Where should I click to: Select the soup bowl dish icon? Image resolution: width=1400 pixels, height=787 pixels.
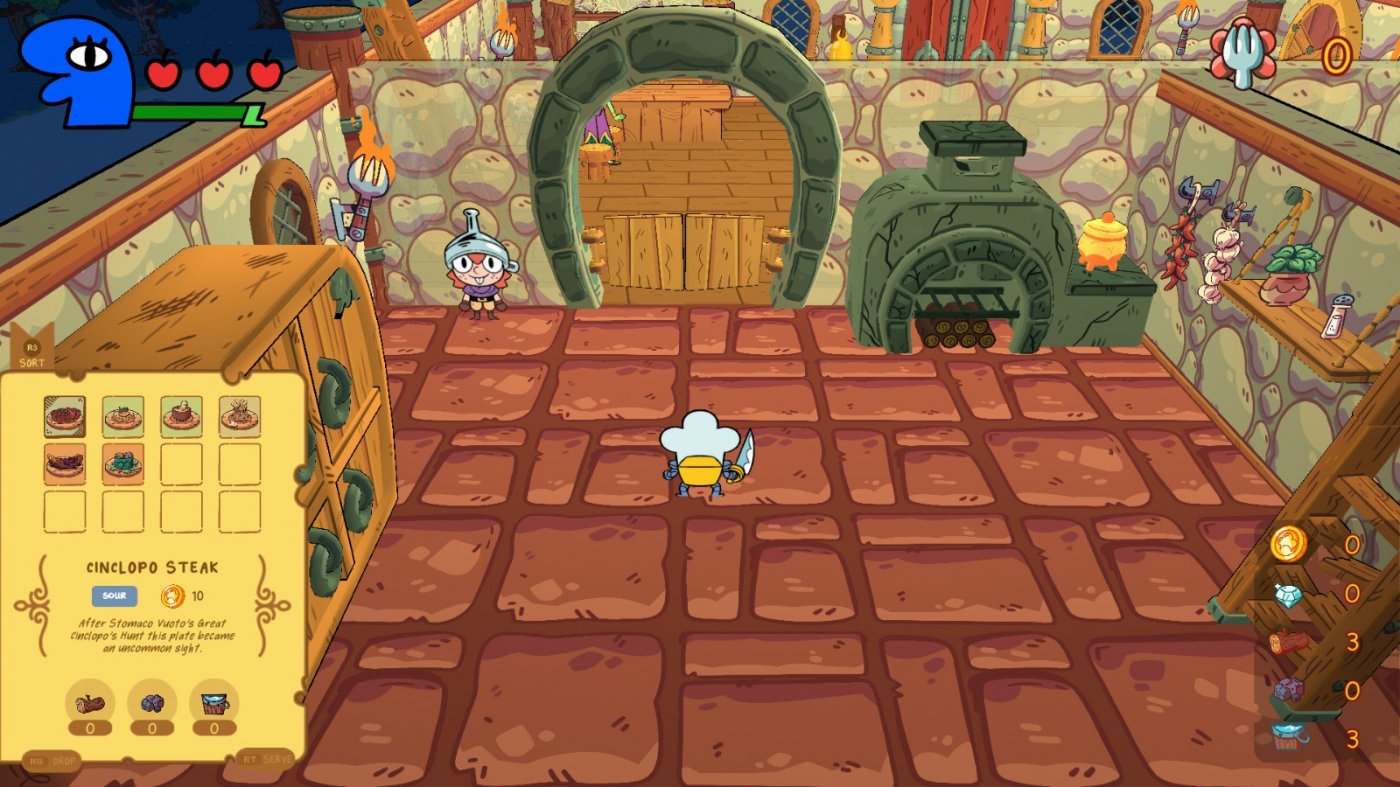click(x=180, y=418)
